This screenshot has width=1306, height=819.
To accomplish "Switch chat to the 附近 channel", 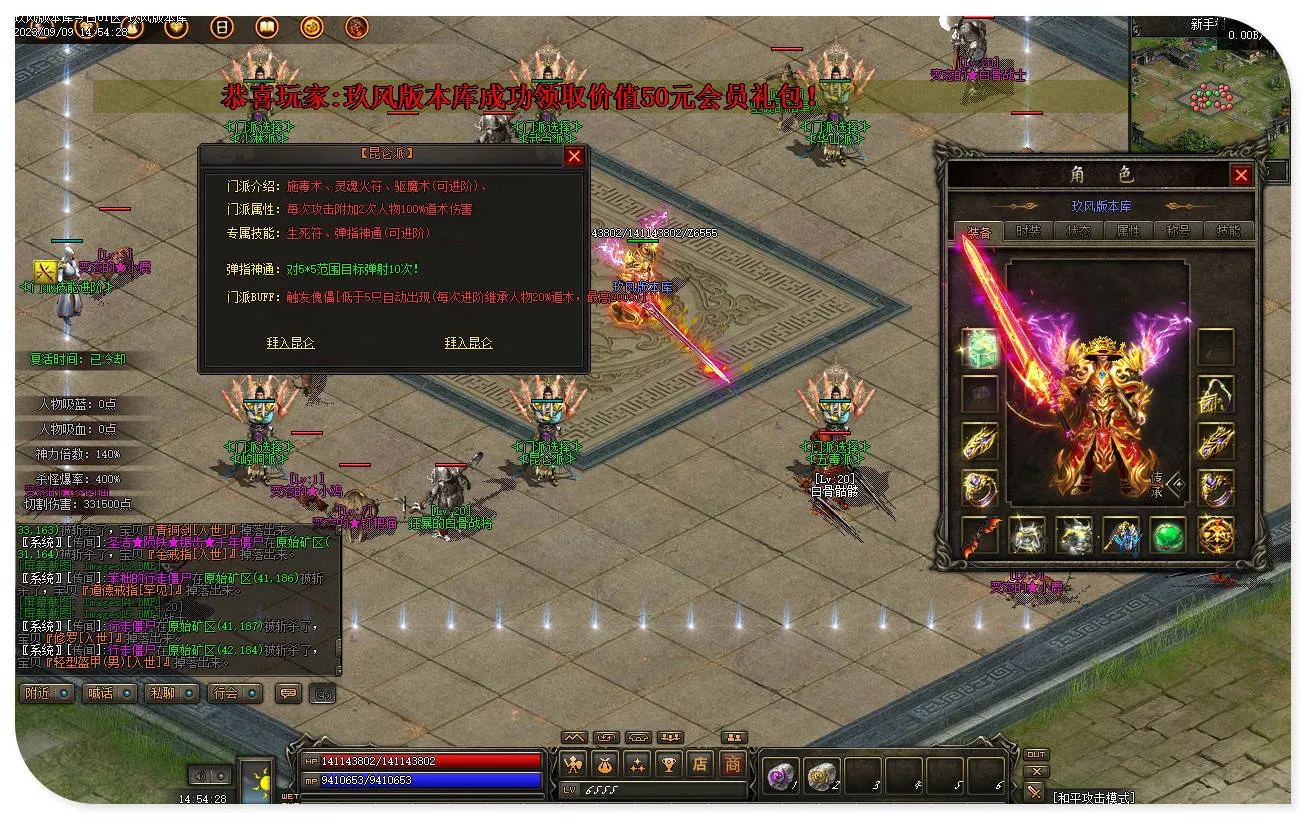I will pyautogui.click(x=46, y=693).
